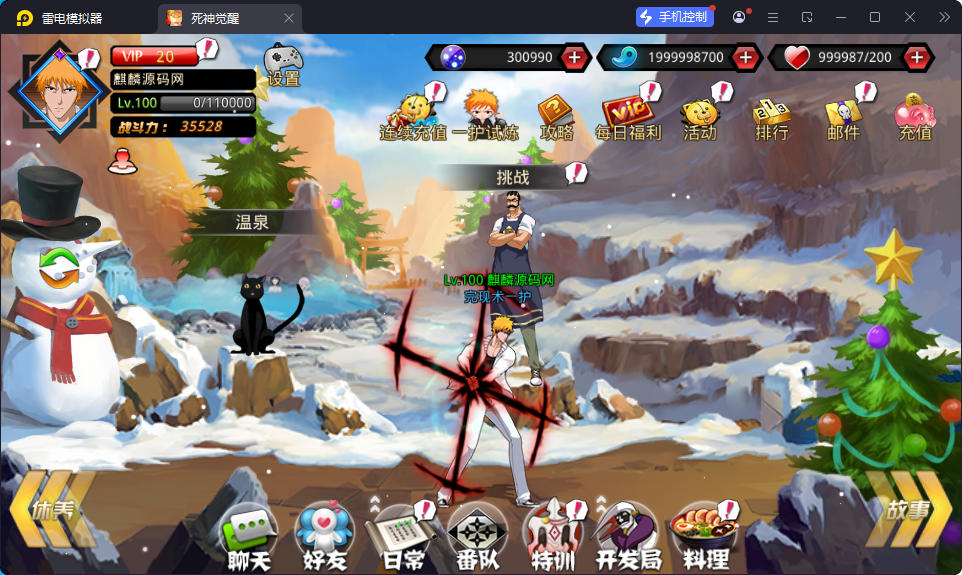Add more heart stamina
This screenshot has width=962, height=575.
(x=917, y=58)
